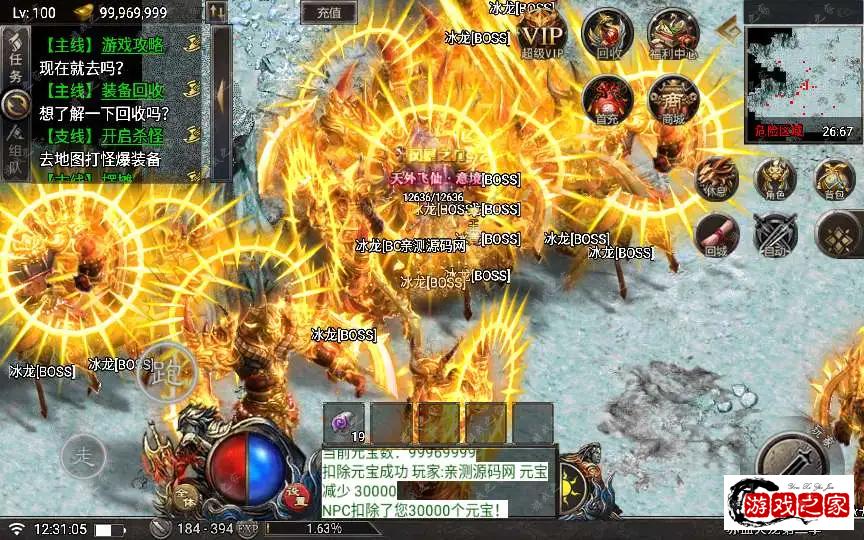Open the 背包 bag
This screenshot has height=540, width=864.
835,180
